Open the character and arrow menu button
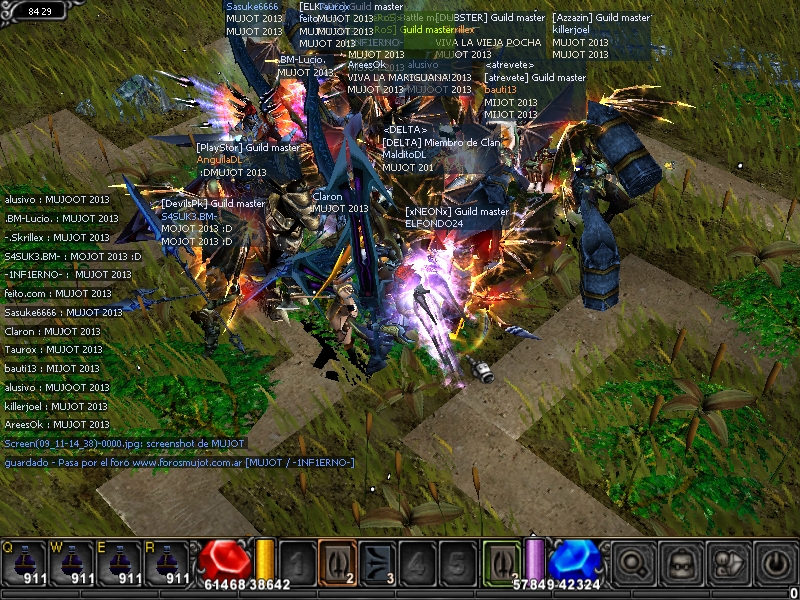 tap(729, 563)
